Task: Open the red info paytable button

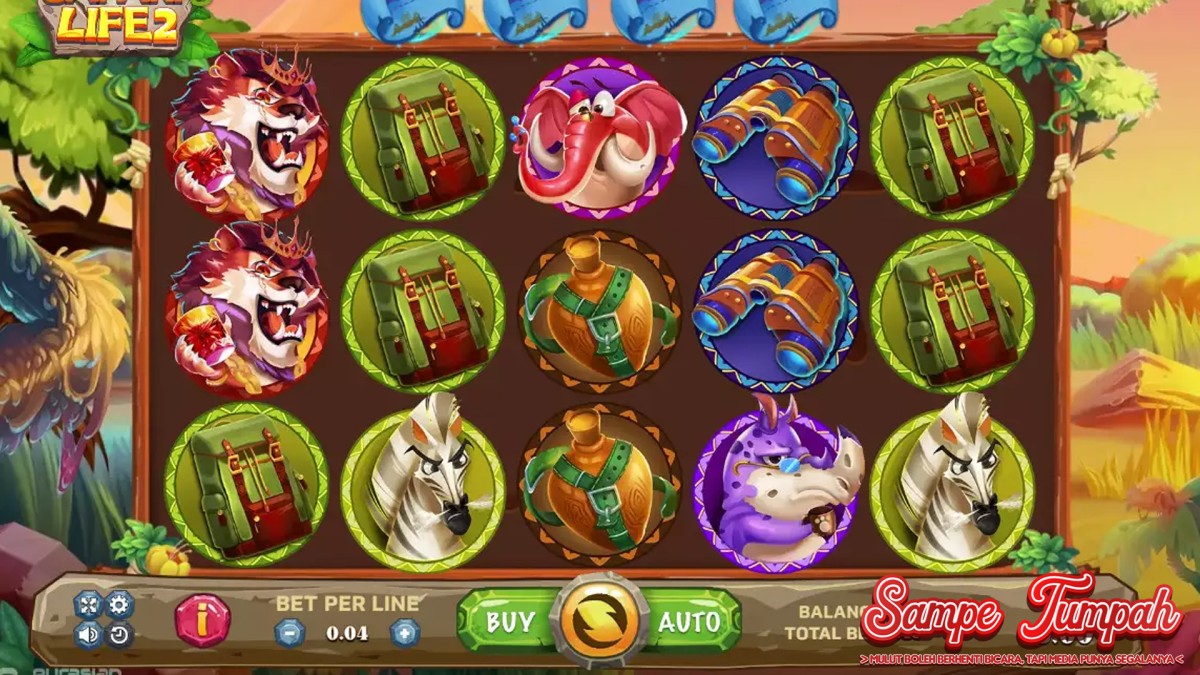Action: 202,620
